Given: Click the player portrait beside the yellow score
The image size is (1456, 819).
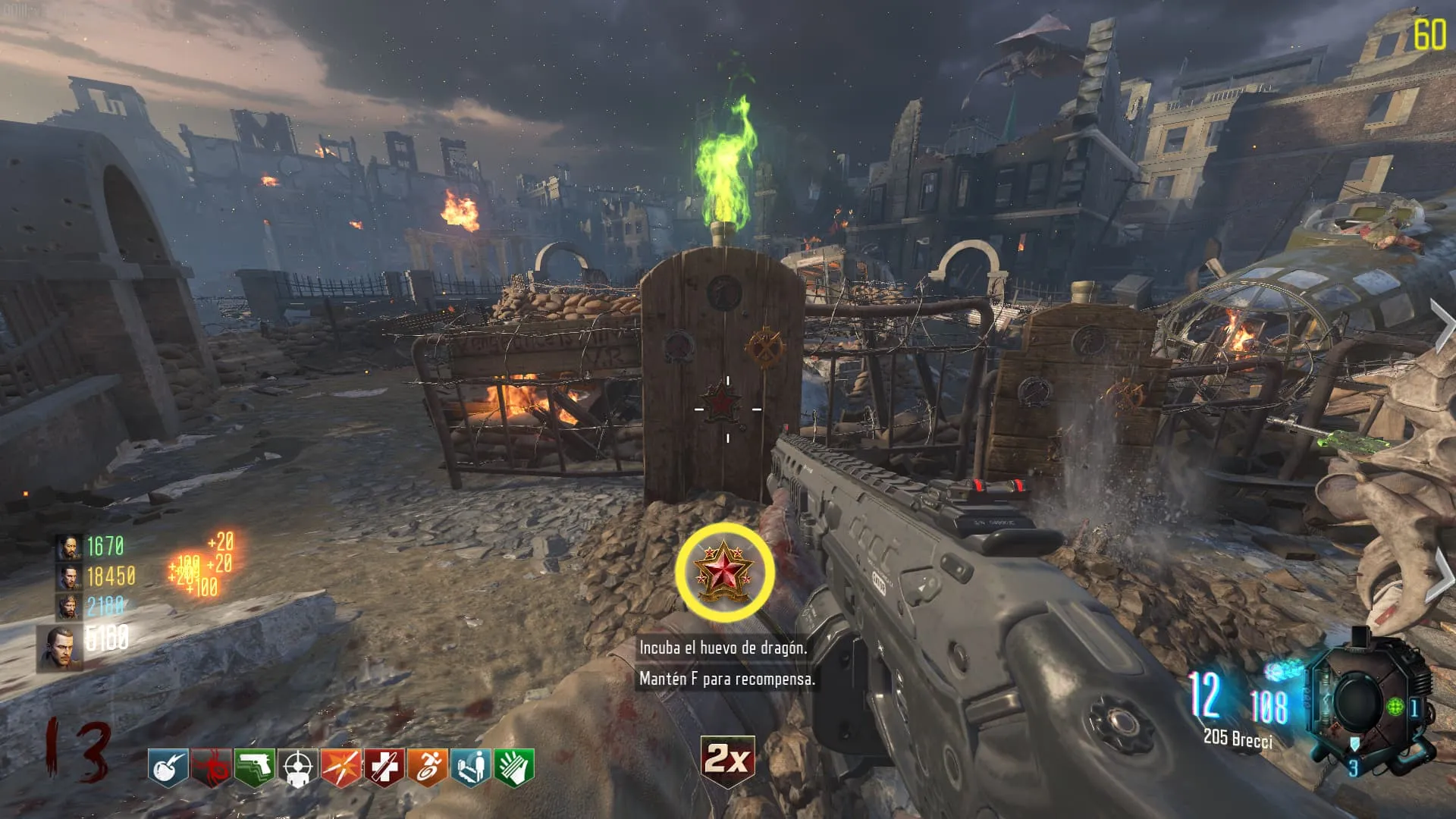Looking at the screenshot, I should point(68,577).
